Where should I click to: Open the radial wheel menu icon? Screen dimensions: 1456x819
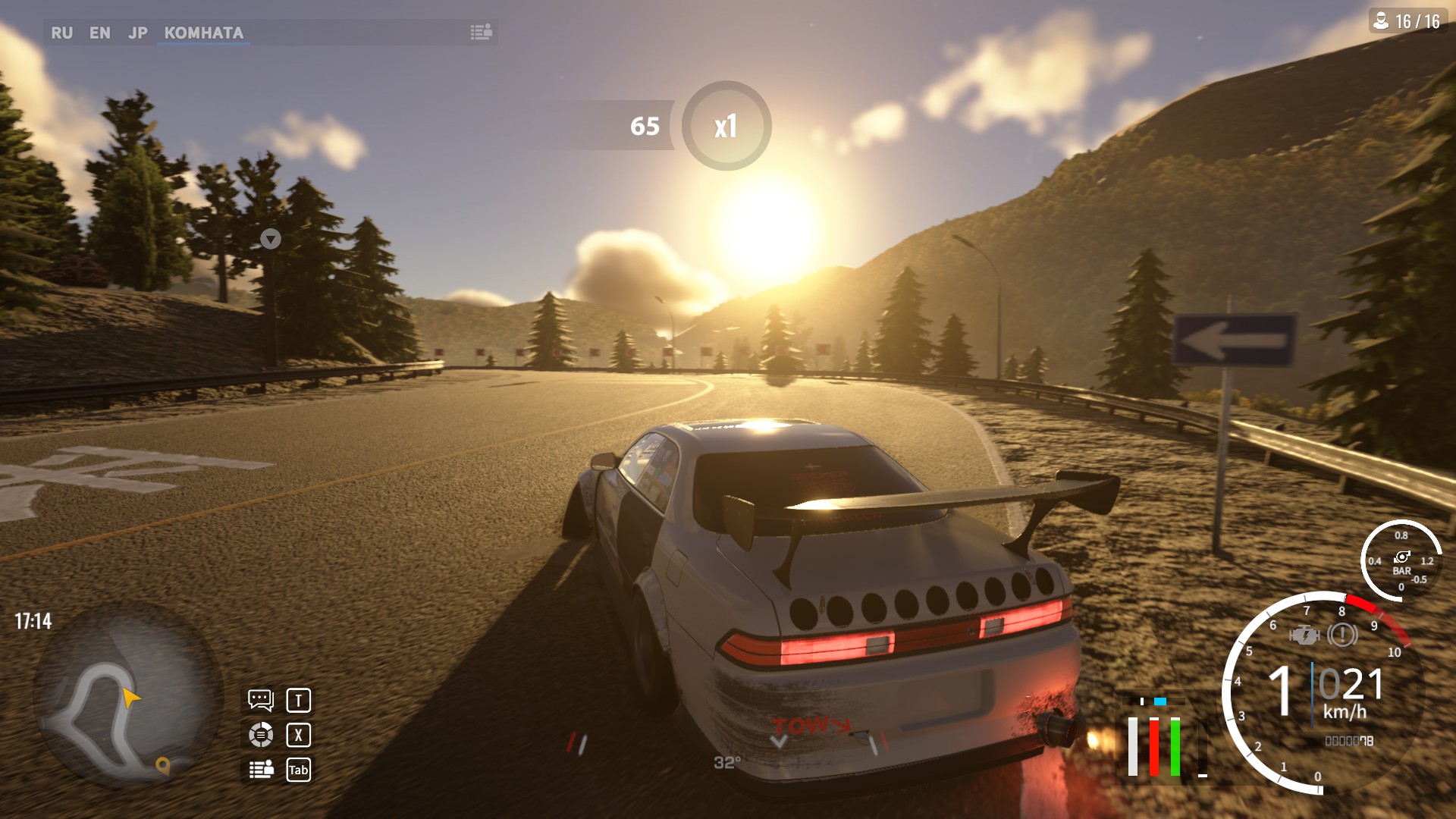[x=261, y=734]
